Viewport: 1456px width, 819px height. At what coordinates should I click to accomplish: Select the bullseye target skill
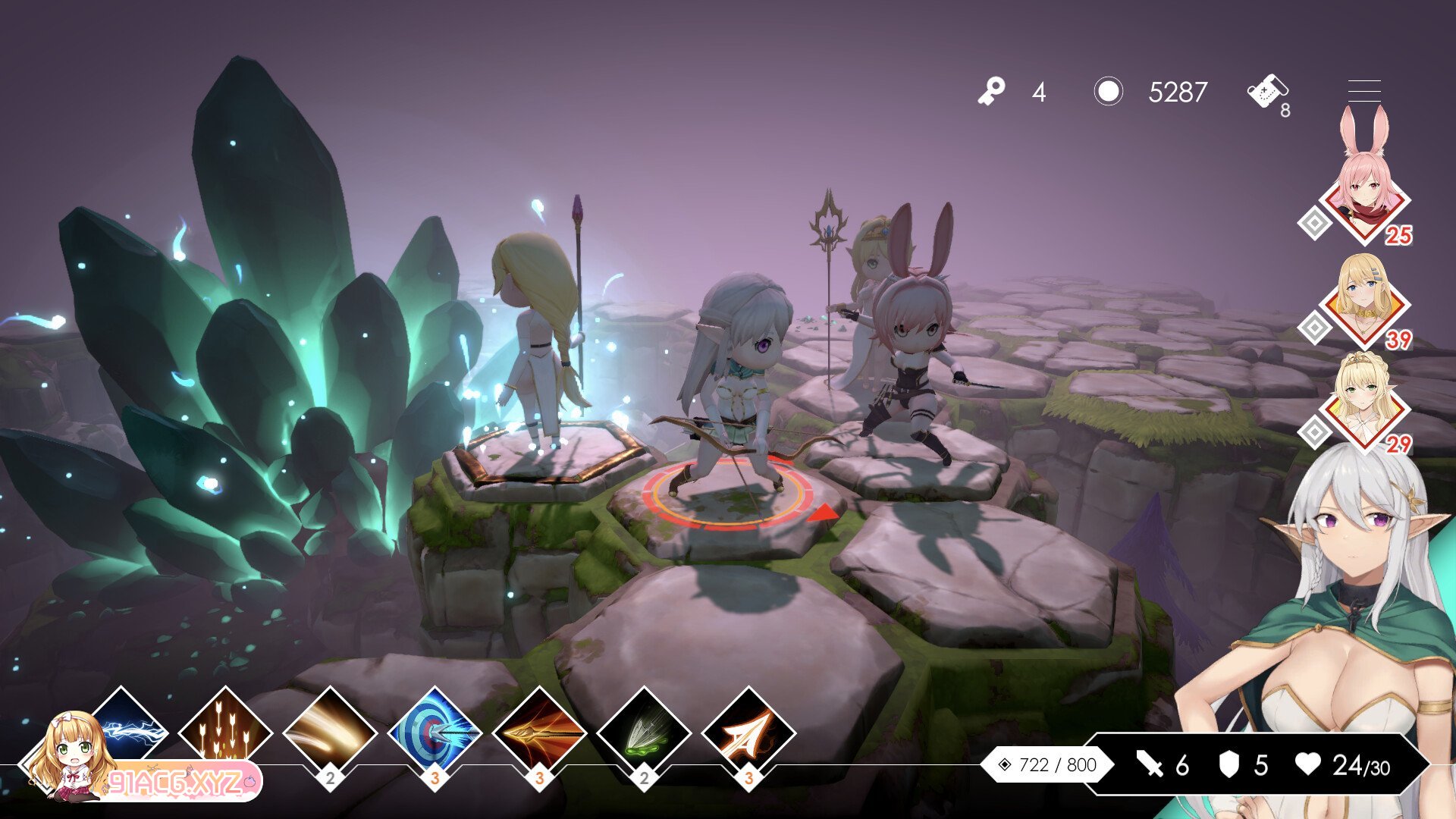pyautogui.click(x=435, y=733)
